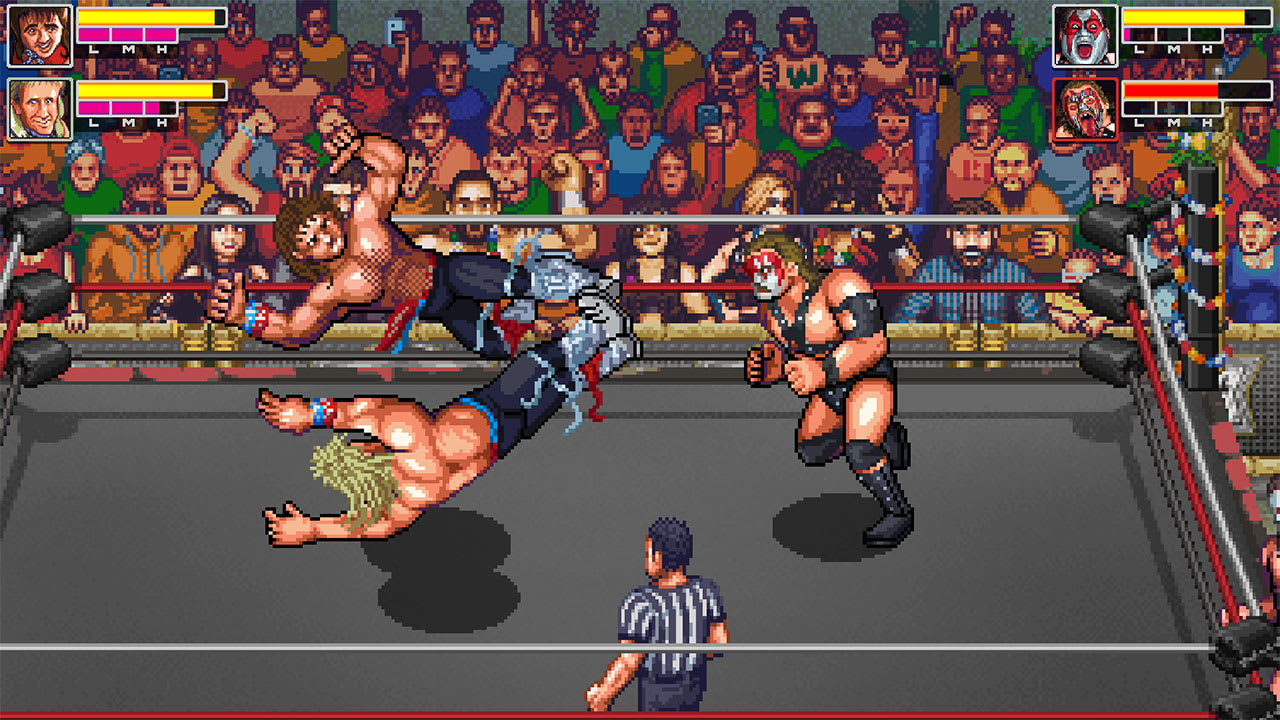Viewport: 1280px width, 720px height.
Task: Click the L marker under the red health bar
Action: pyautogui.click(x=1138, y=122)
